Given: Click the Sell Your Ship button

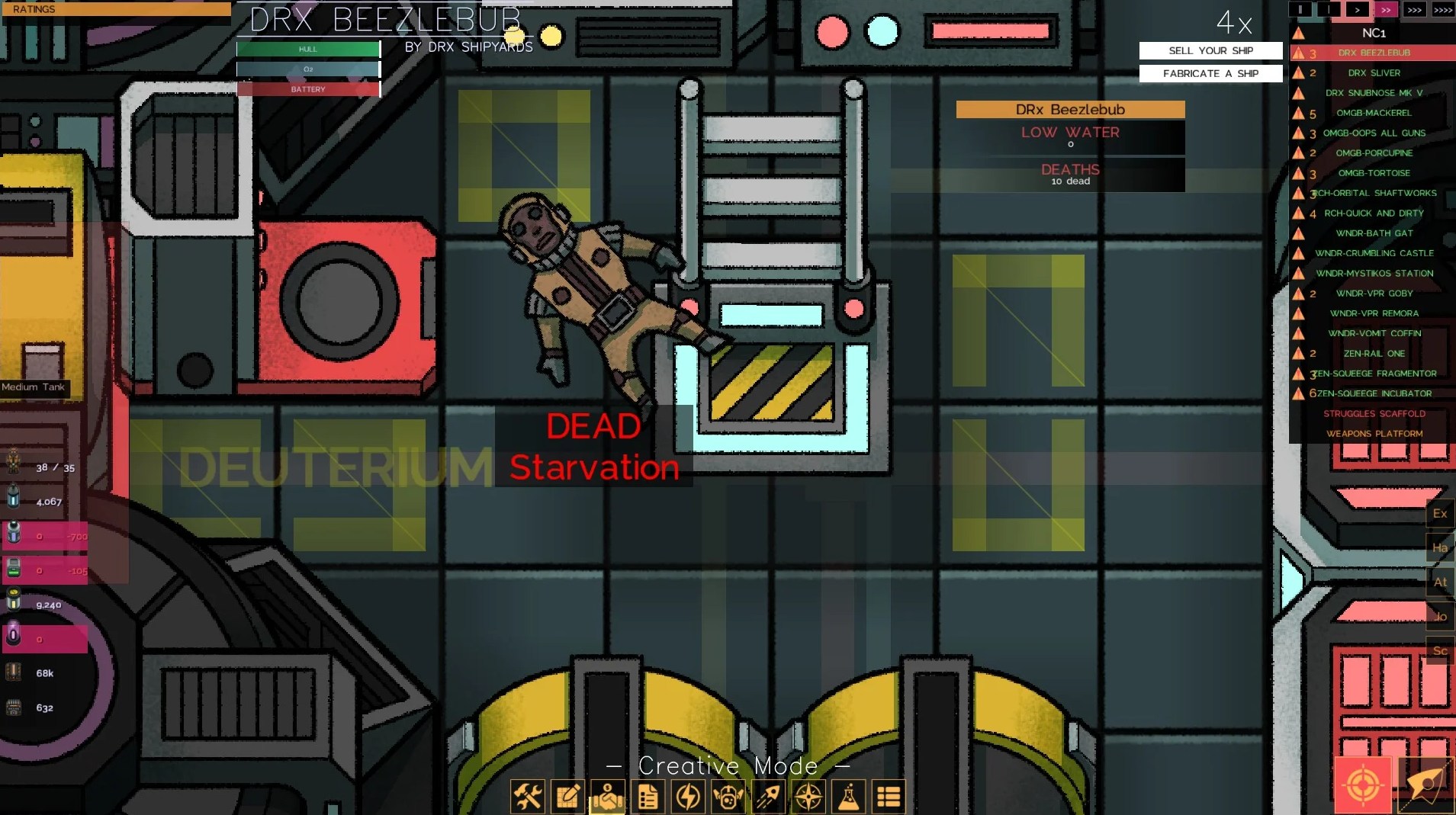Looking at the screenshot, I should coord(1210,51).
